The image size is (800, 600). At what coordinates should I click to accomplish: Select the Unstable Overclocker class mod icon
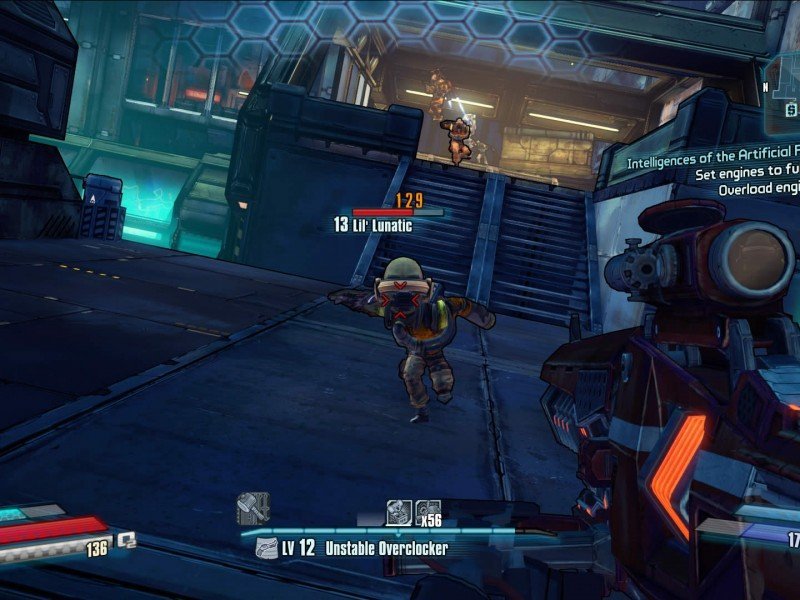pos(266,548)
